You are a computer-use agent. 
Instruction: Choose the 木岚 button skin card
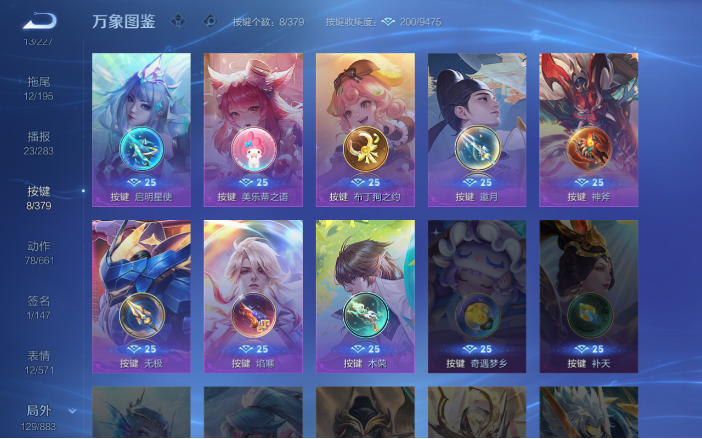[x=365, y=297]
